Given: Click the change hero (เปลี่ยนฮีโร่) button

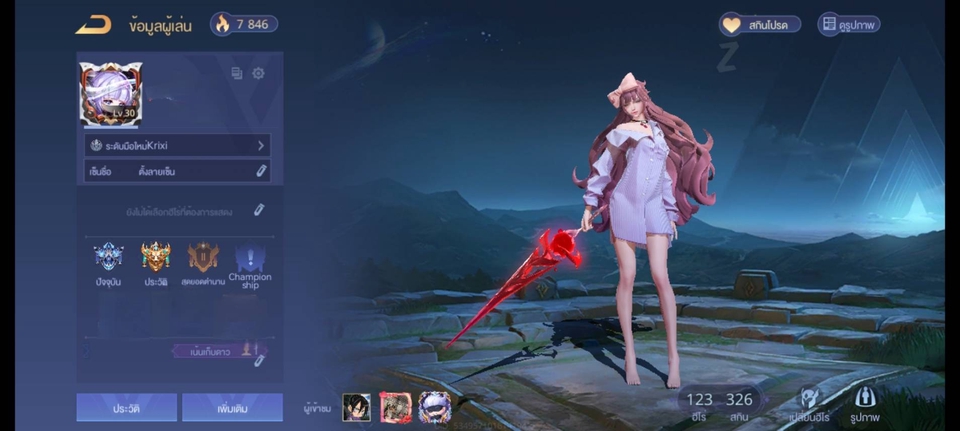Looking at the screenshot, I should click(808, 404).
